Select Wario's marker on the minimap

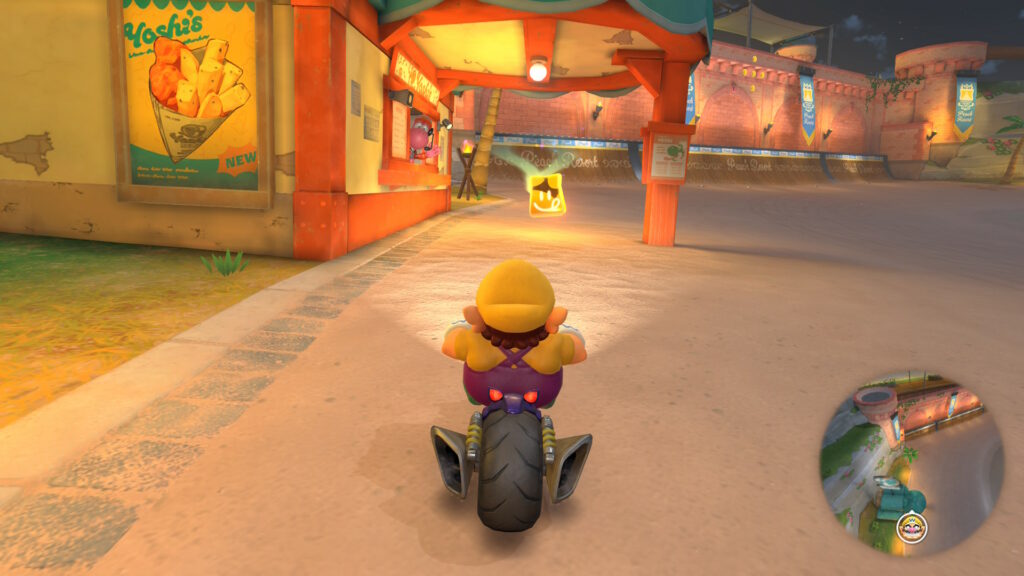pos(911,528)
